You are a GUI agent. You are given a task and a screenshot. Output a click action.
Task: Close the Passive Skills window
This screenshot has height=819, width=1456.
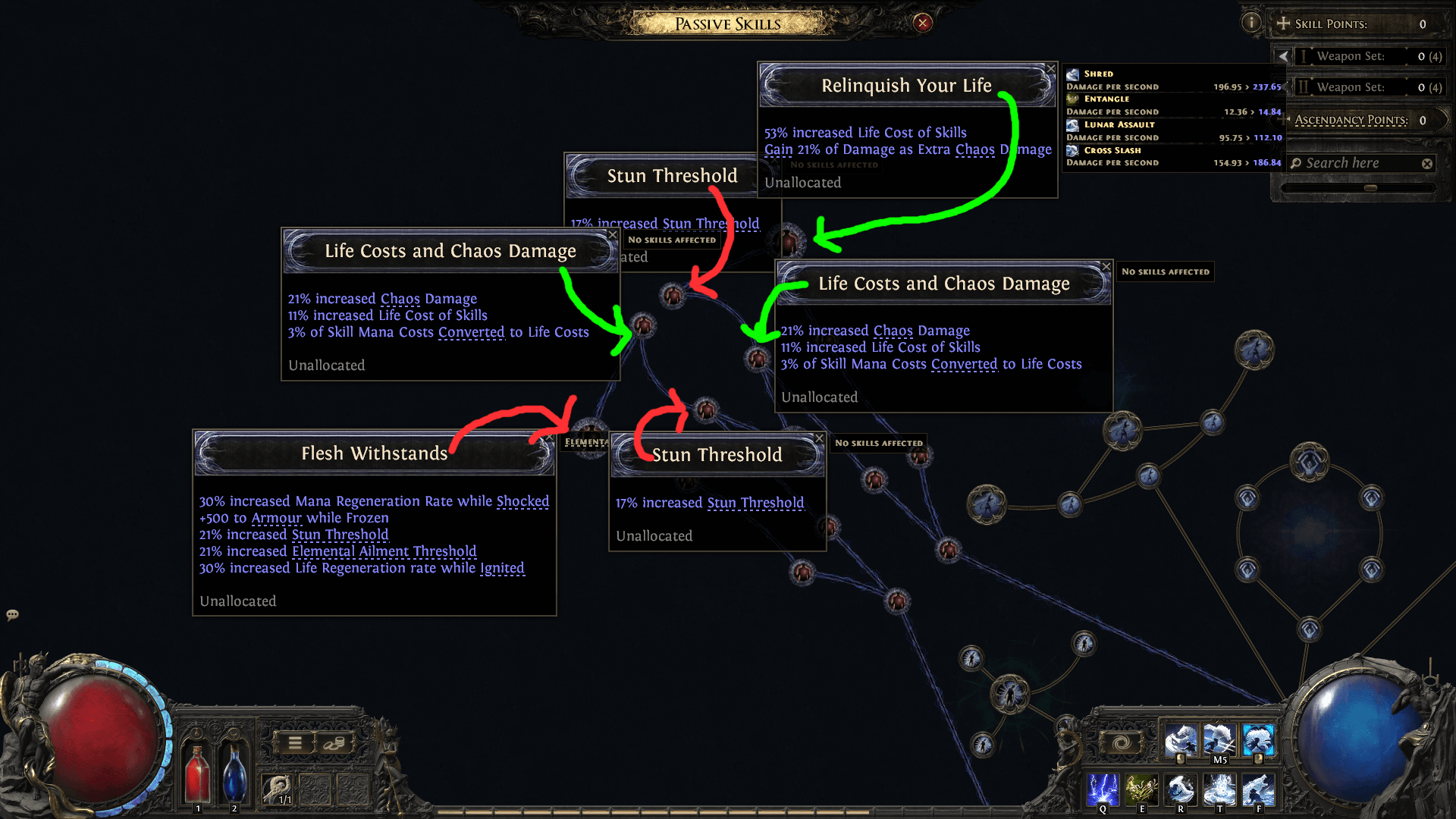[x=922, y=23]
